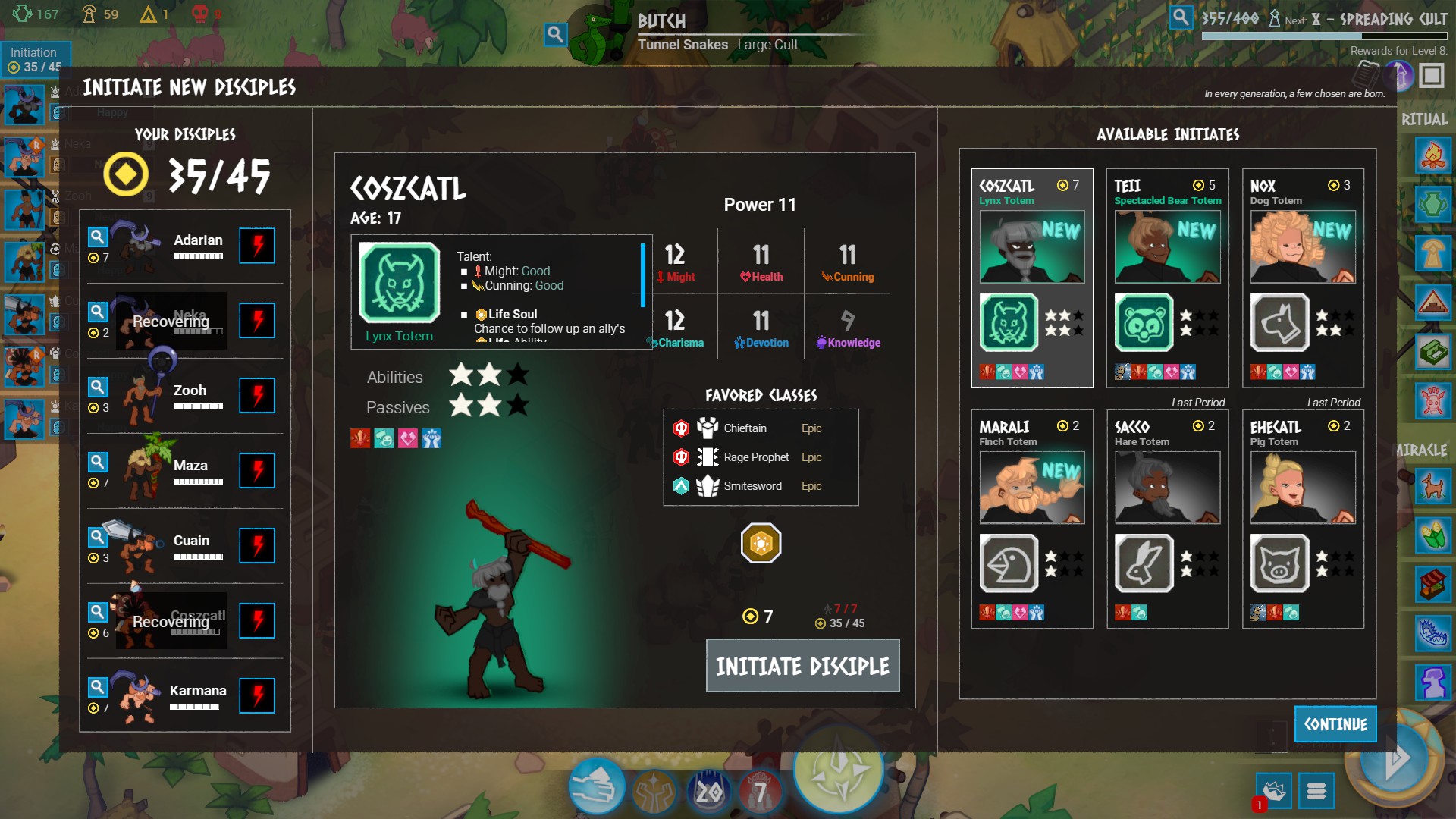Screen dimensions: 1456x819
Task: Select the Coszcatl Lynx Totem initiate card
Action: click(x=1031, y=278)
